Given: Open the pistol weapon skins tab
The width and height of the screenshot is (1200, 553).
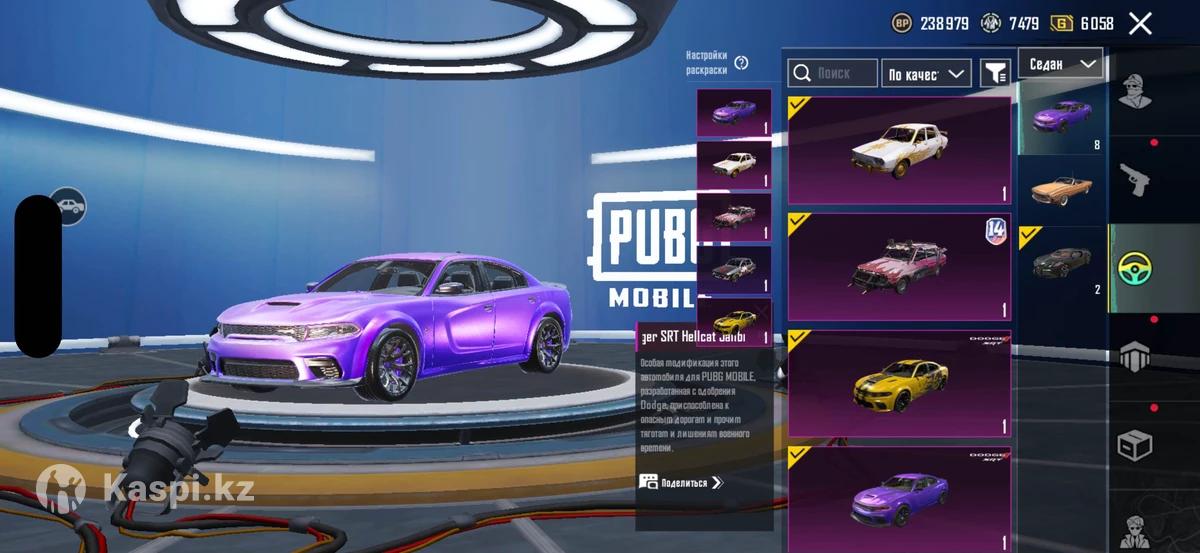Looking at the screenshot, I should point(1134,180).
